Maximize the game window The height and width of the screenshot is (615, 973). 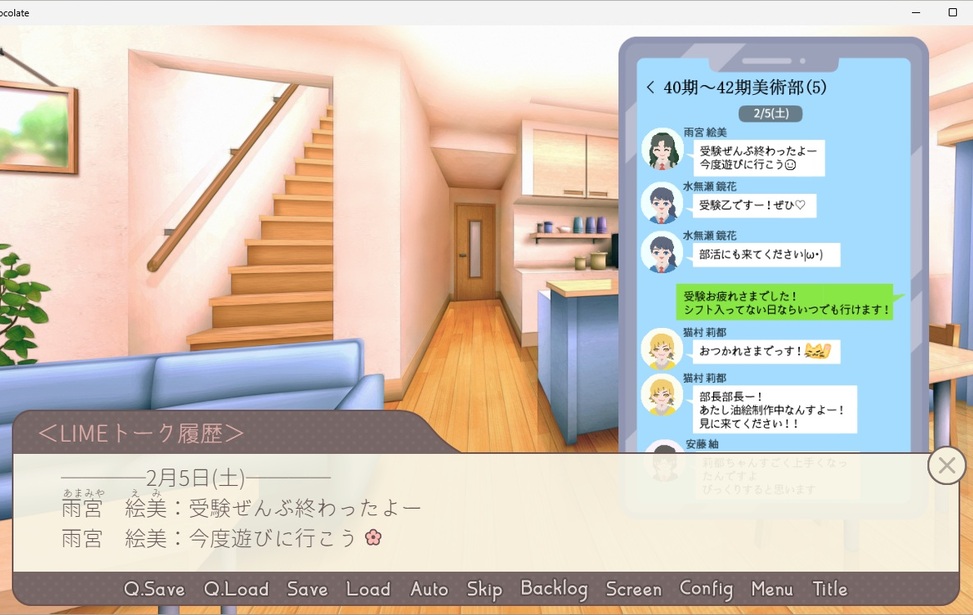(952, 12)
